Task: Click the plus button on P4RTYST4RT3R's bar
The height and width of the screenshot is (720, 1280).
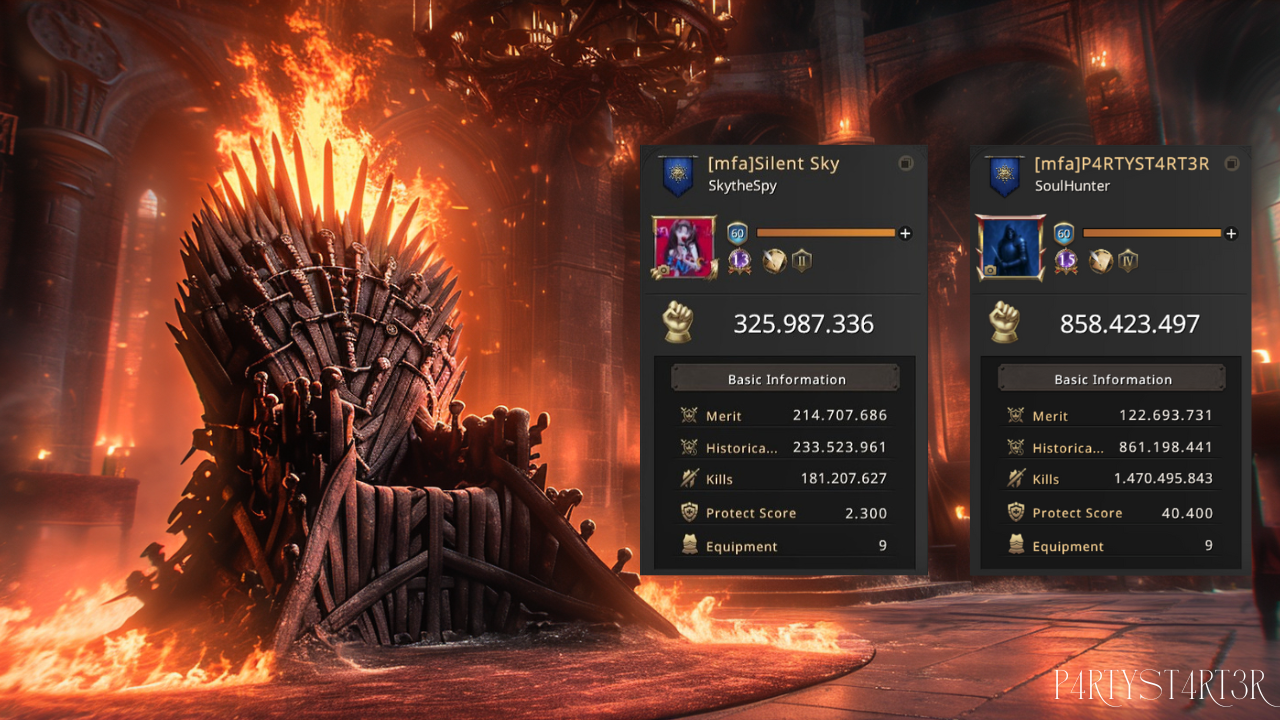Action: [1231, 233]
